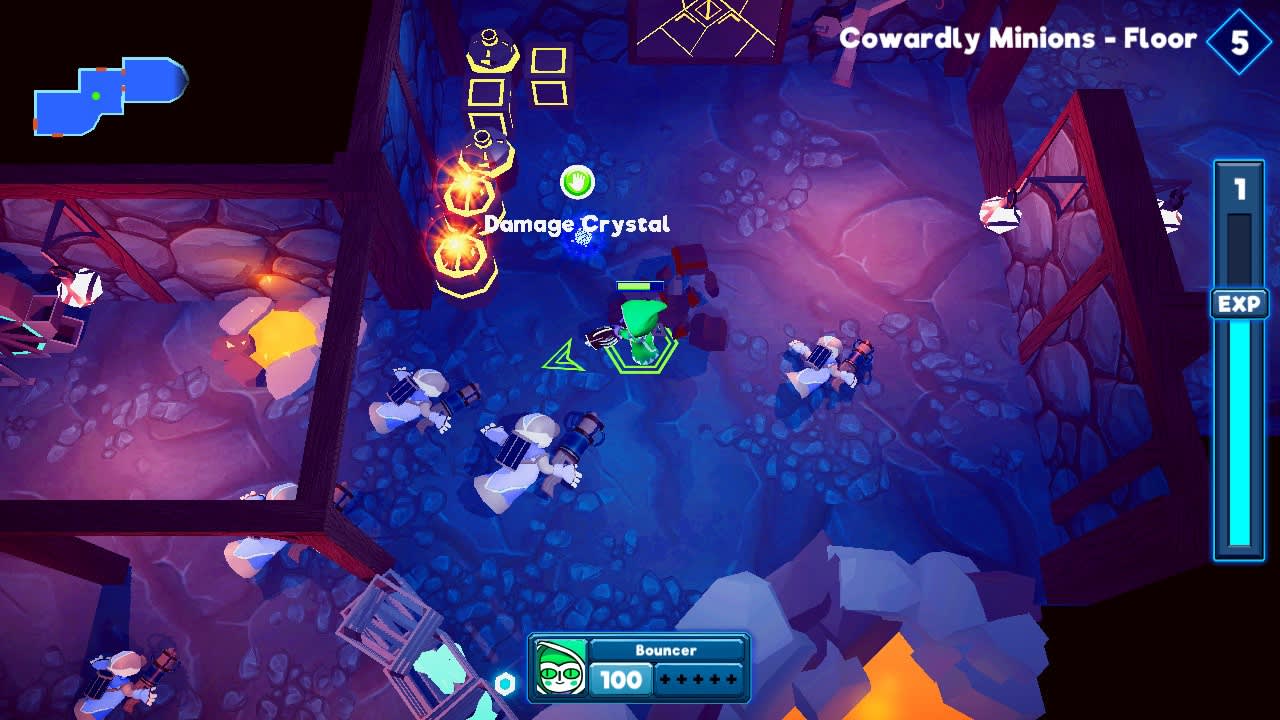Screen dimensions: 1280x720
Task: Select the Bouncer name plate
Action: pos(666,651)
